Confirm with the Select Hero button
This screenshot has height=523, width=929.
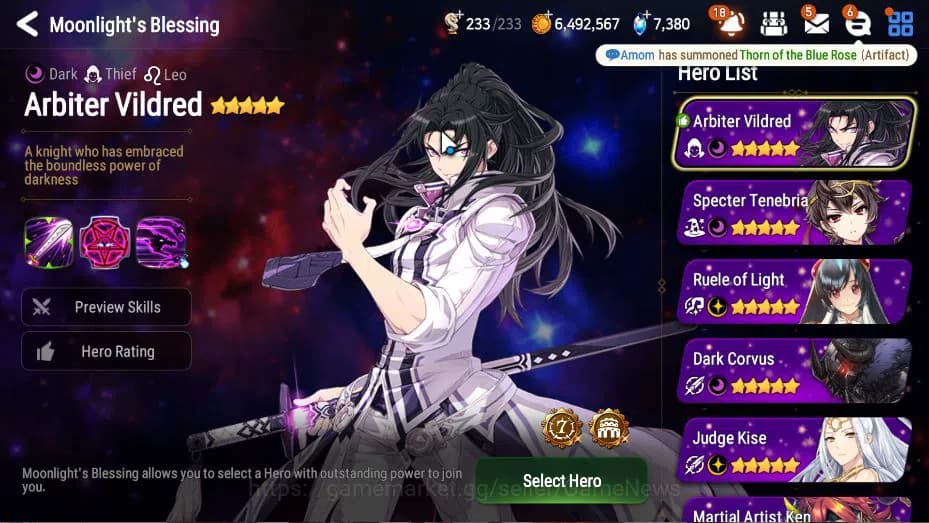pyautogui.click(x=561, y=480)
